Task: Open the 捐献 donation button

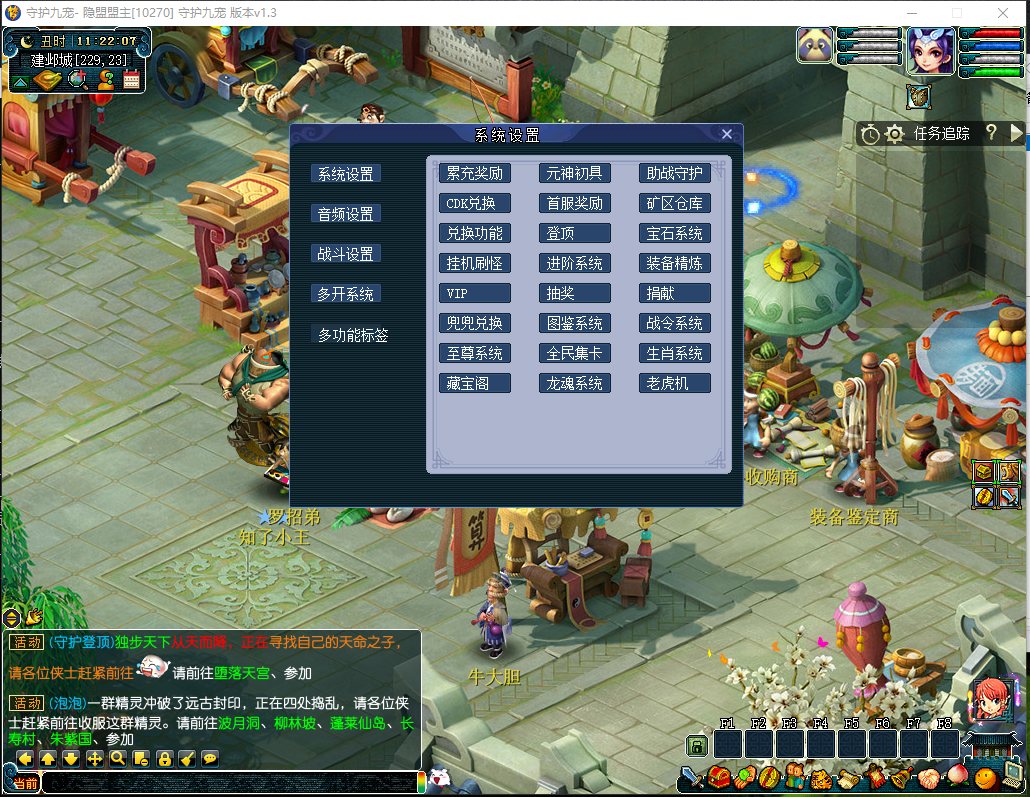Action: click(675, 293)
